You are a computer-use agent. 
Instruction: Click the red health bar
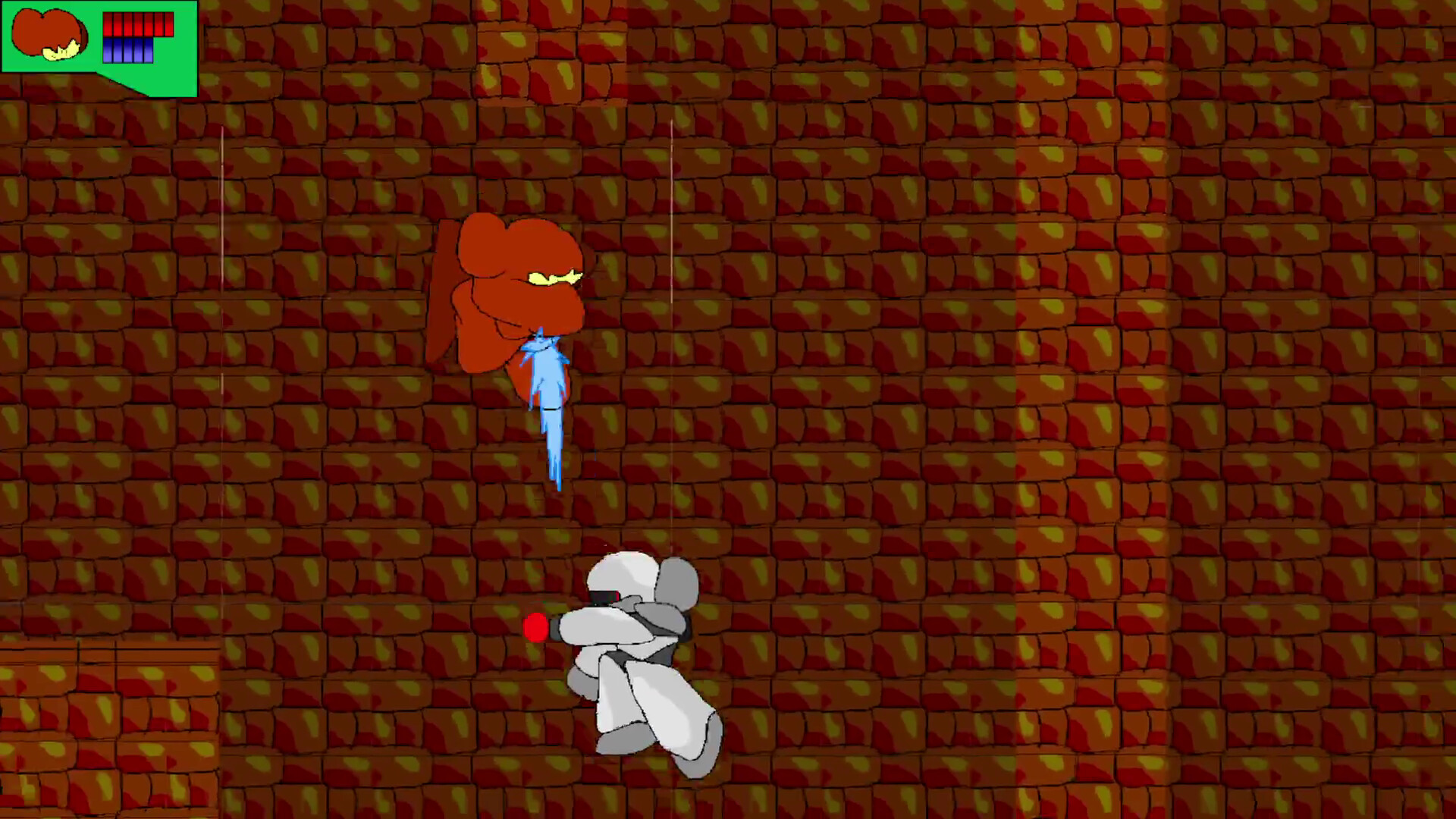(138, 24)
